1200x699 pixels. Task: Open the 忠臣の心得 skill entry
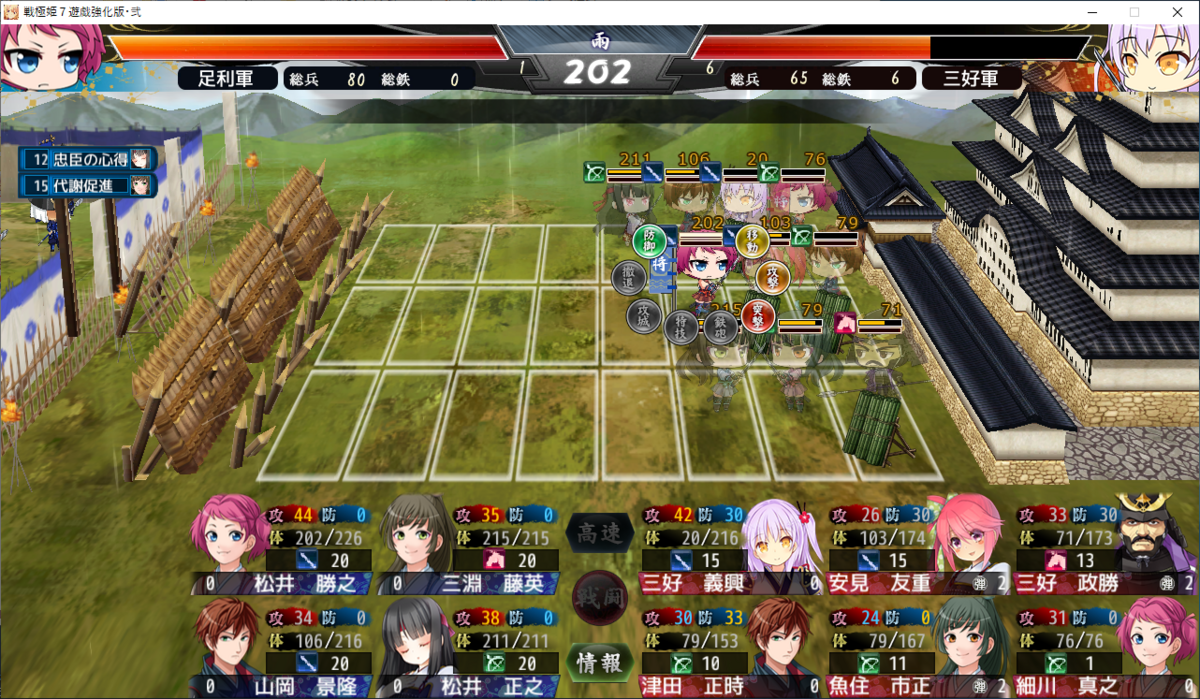click(88, 159)
